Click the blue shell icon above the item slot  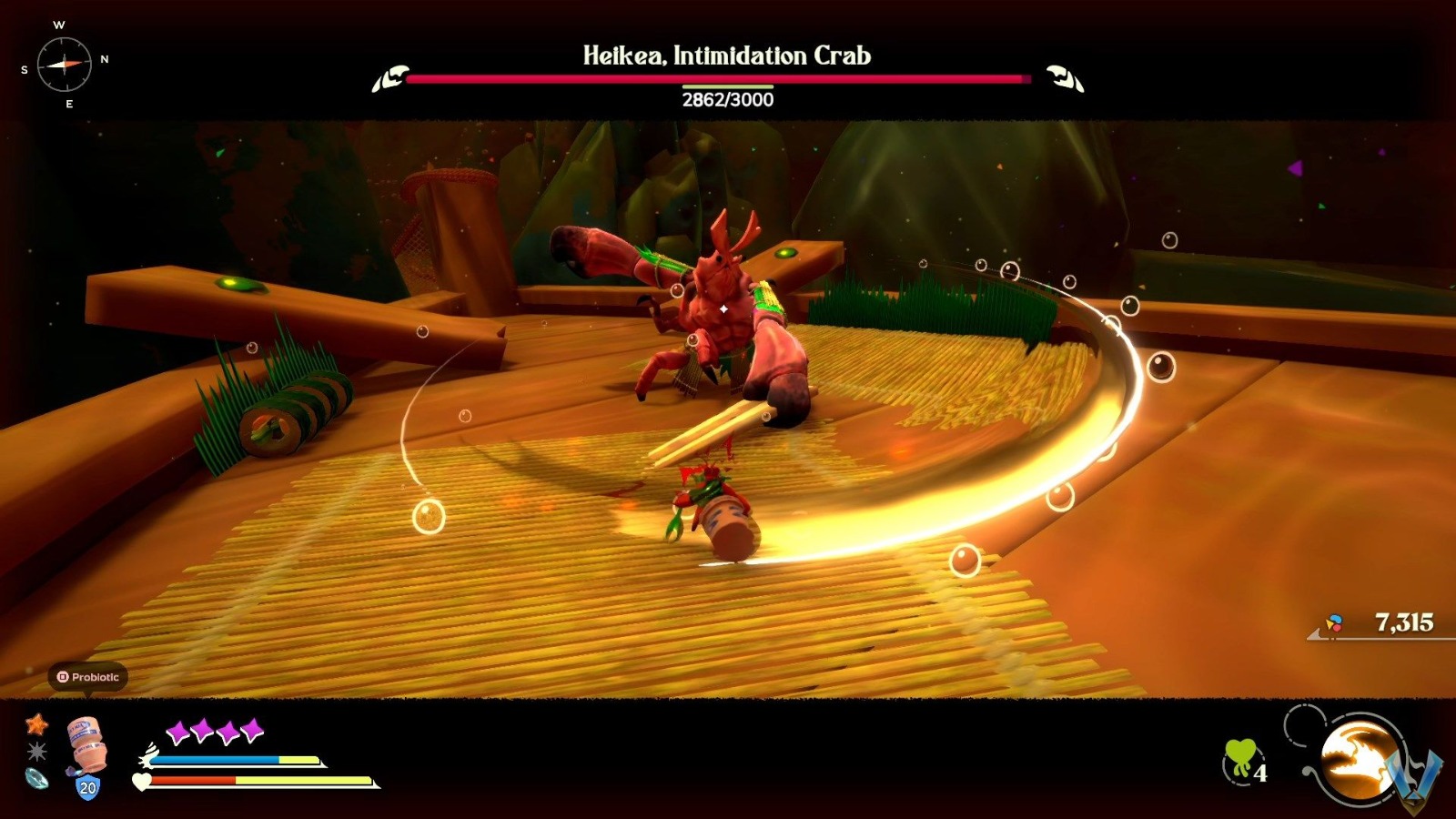(35, 780)
